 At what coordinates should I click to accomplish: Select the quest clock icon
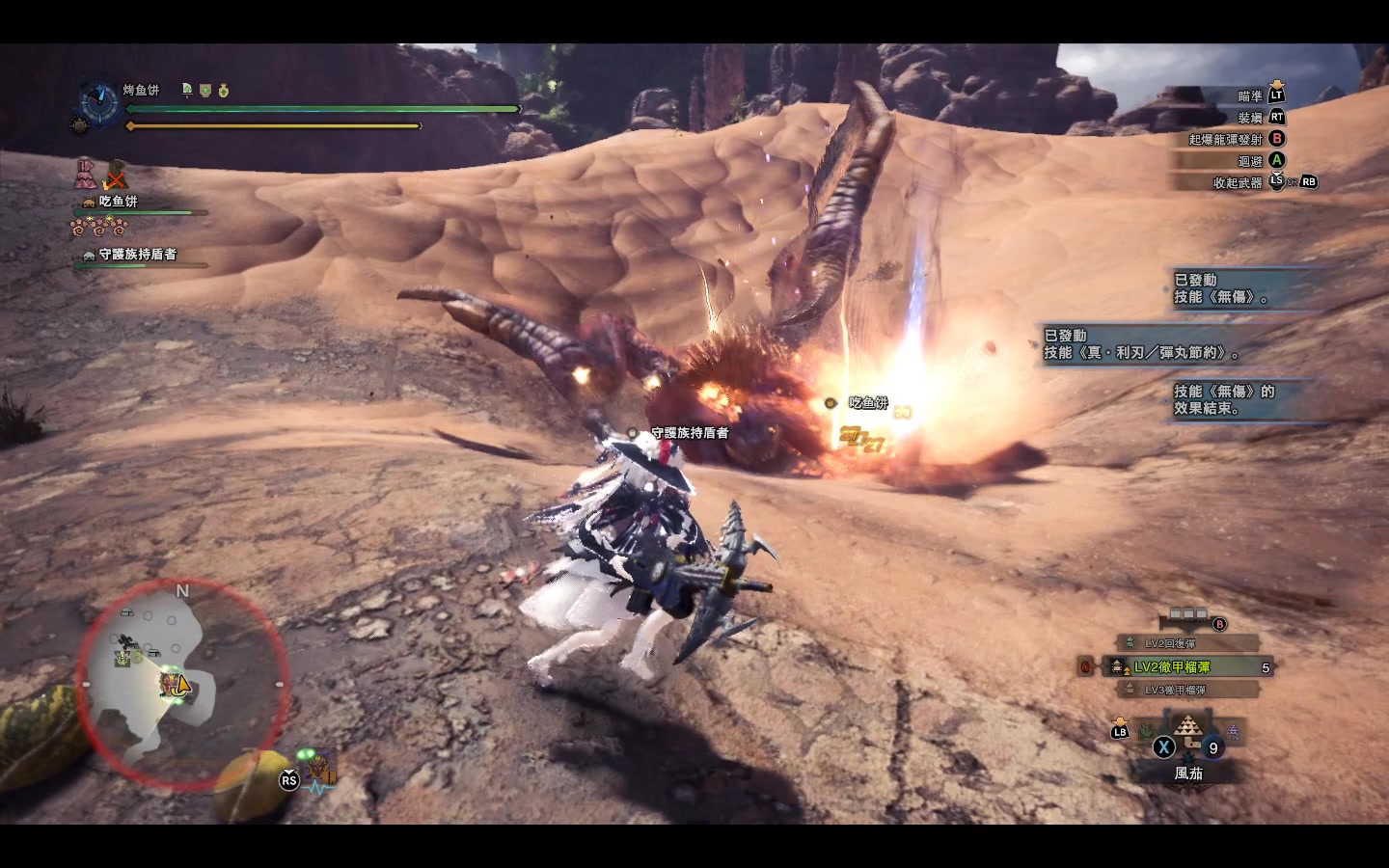pyautogui.click(x=97, y=102)
